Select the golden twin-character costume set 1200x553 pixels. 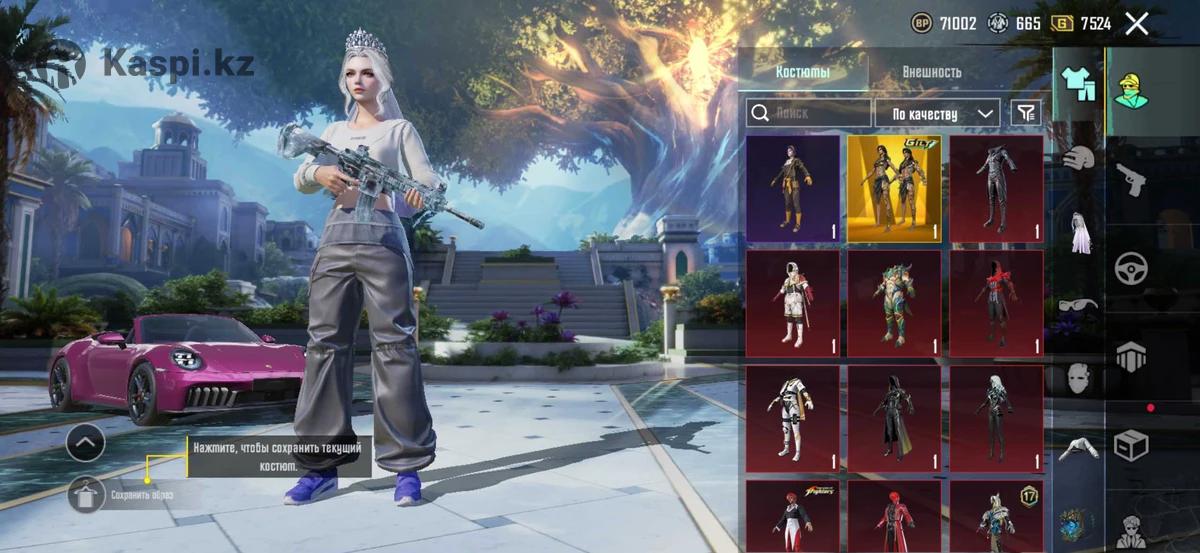point(894,189)
